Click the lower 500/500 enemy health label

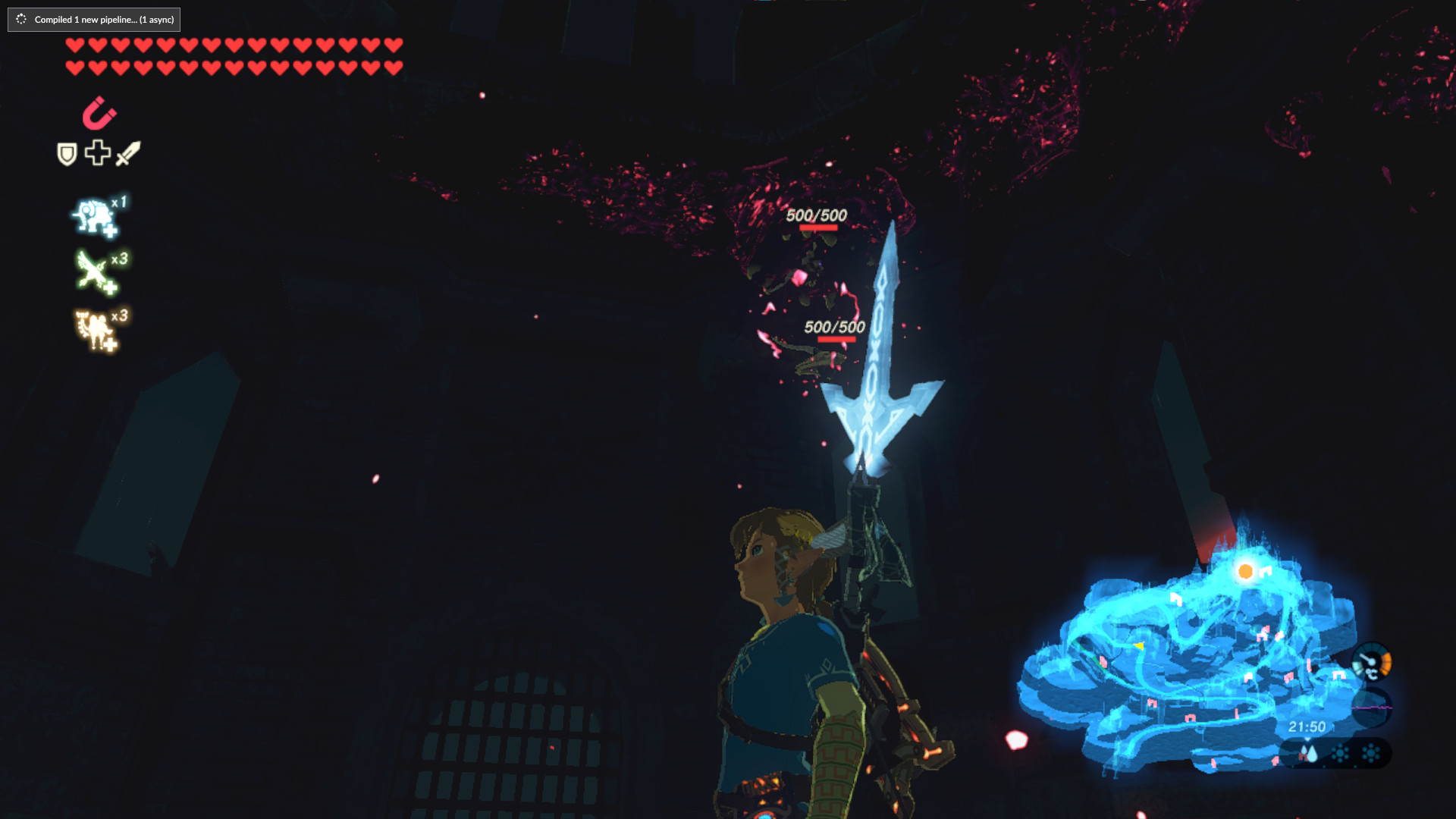(x=834, y=327)
